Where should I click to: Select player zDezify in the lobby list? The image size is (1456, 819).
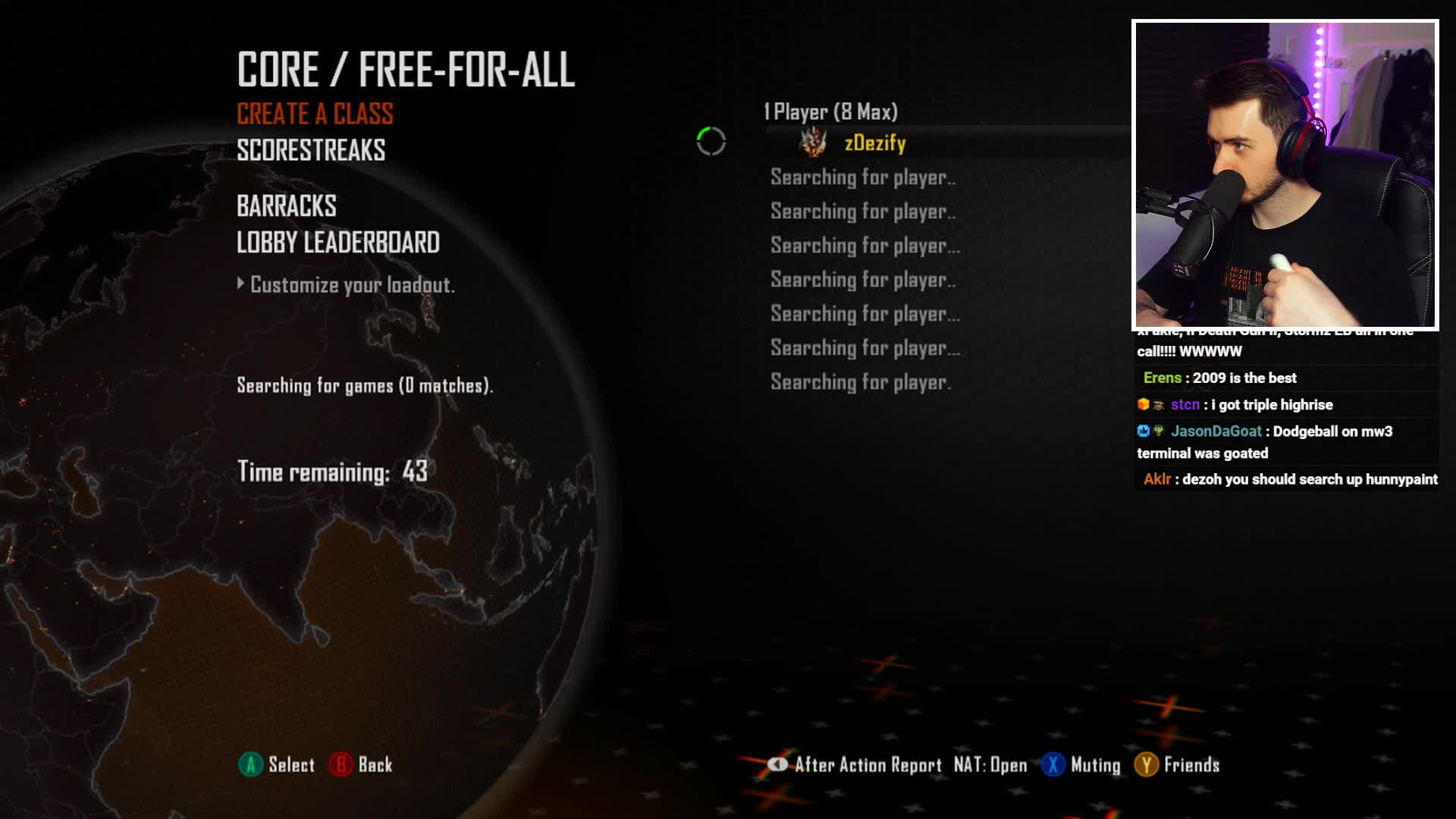(874, 143)
